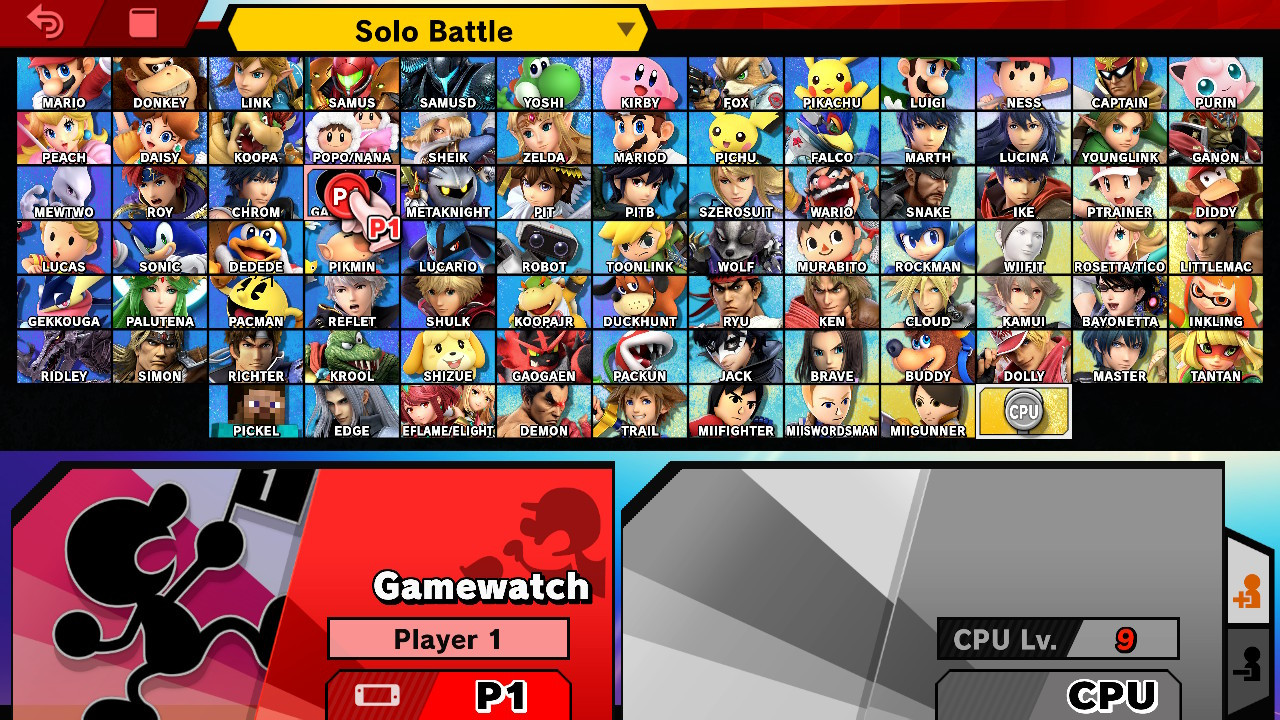1280x720 pixels.
Task: Open the Solo Battle mode dropdown
Action: point(430,30)
